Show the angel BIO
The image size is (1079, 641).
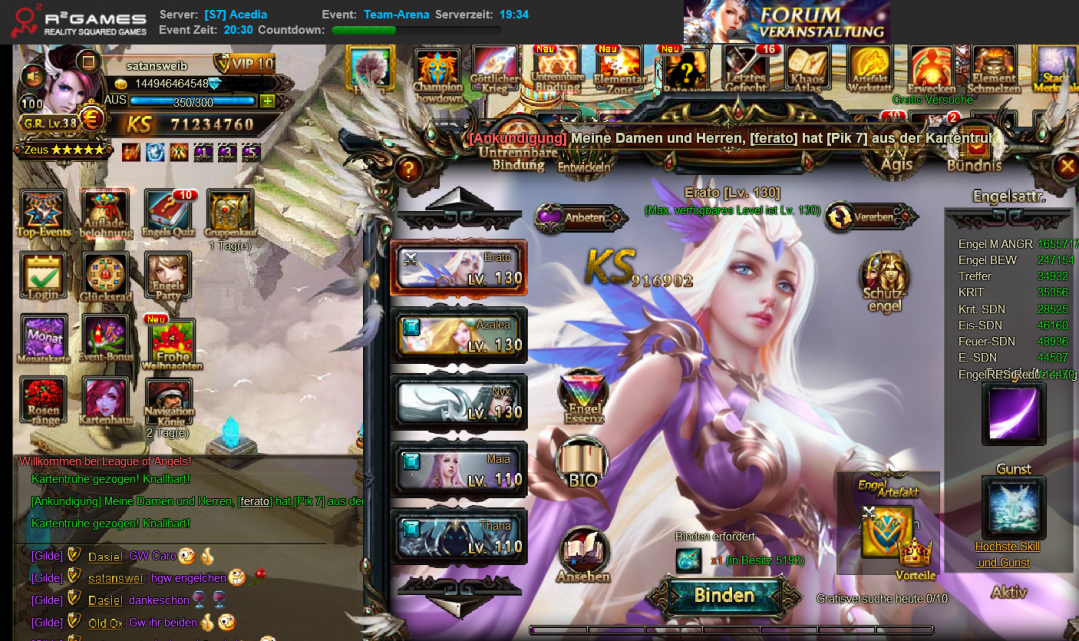coord(583,463)
